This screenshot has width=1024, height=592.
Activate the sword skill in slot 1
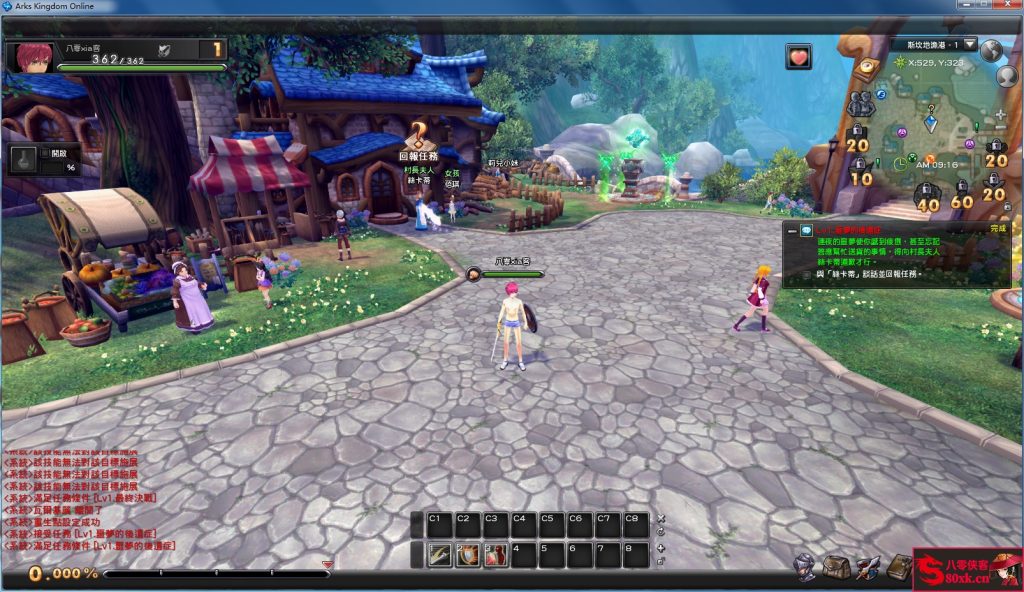click(x=439, y=555)
